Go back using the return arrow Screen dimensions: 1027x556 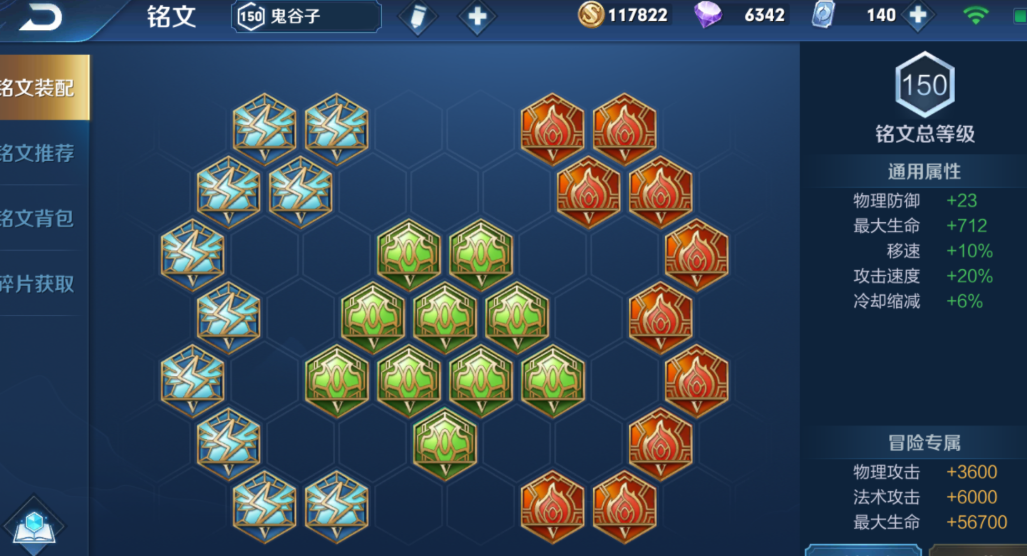coord(40,16)
